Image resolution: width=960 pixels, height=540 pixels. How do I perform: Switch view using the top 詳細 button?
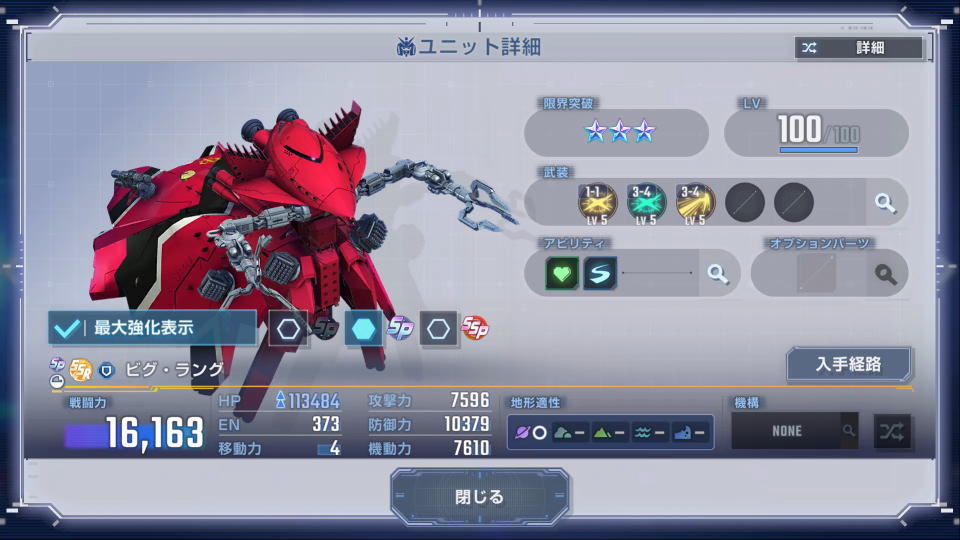(x=859, y=47)
